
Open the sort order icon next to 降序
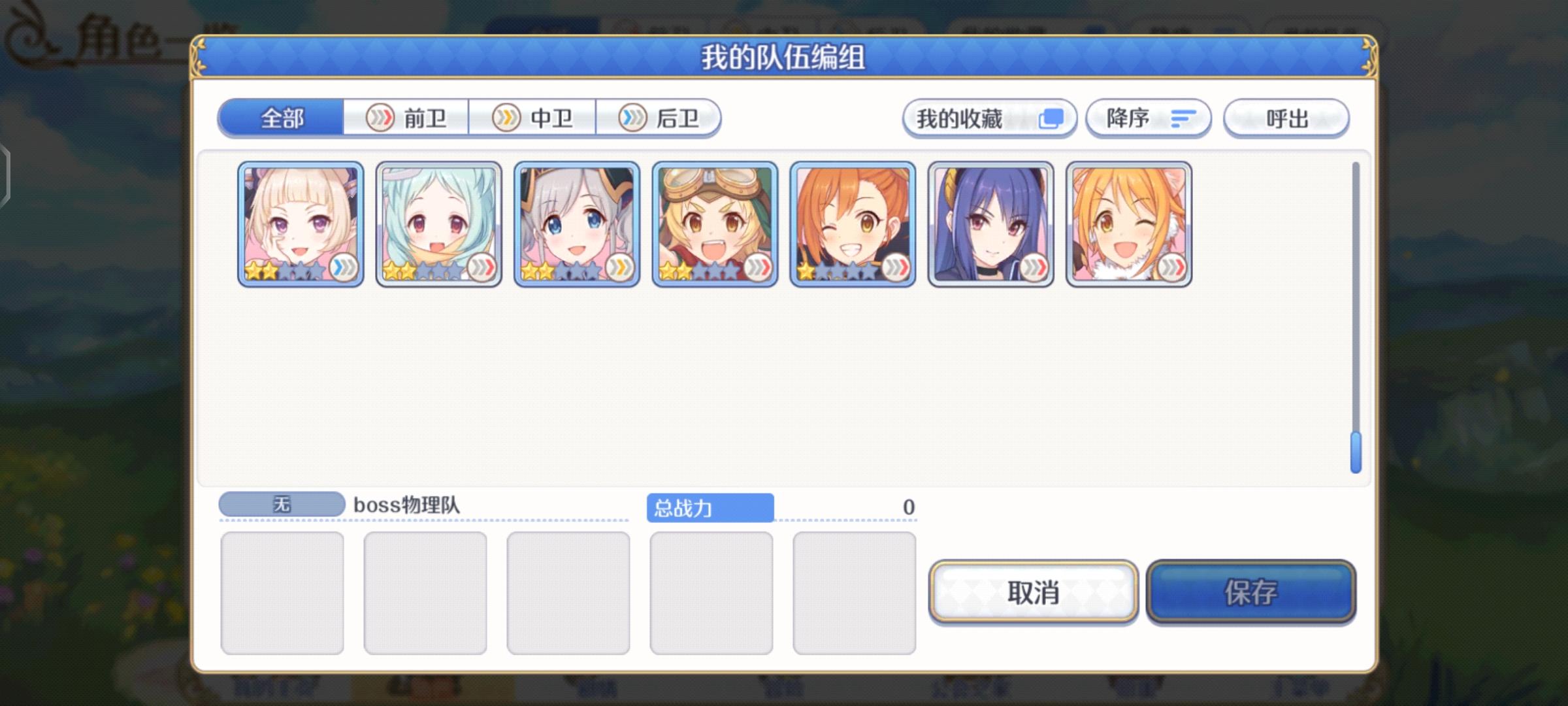tap(1184, 118)
